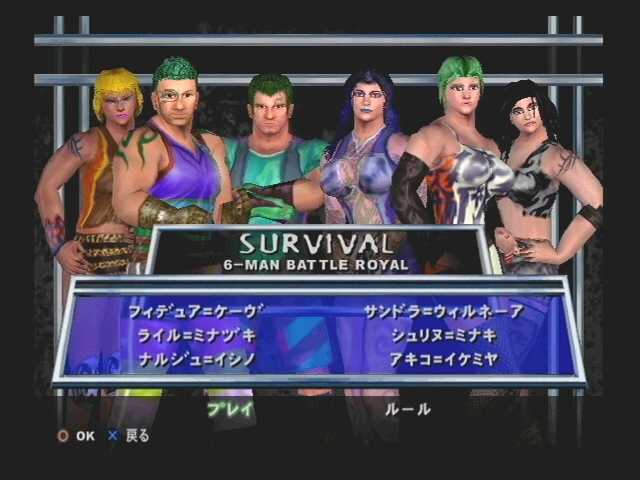Choose the ライル=ミナヅキ roster row
The image size is (640, 480).
coord(193,334)
